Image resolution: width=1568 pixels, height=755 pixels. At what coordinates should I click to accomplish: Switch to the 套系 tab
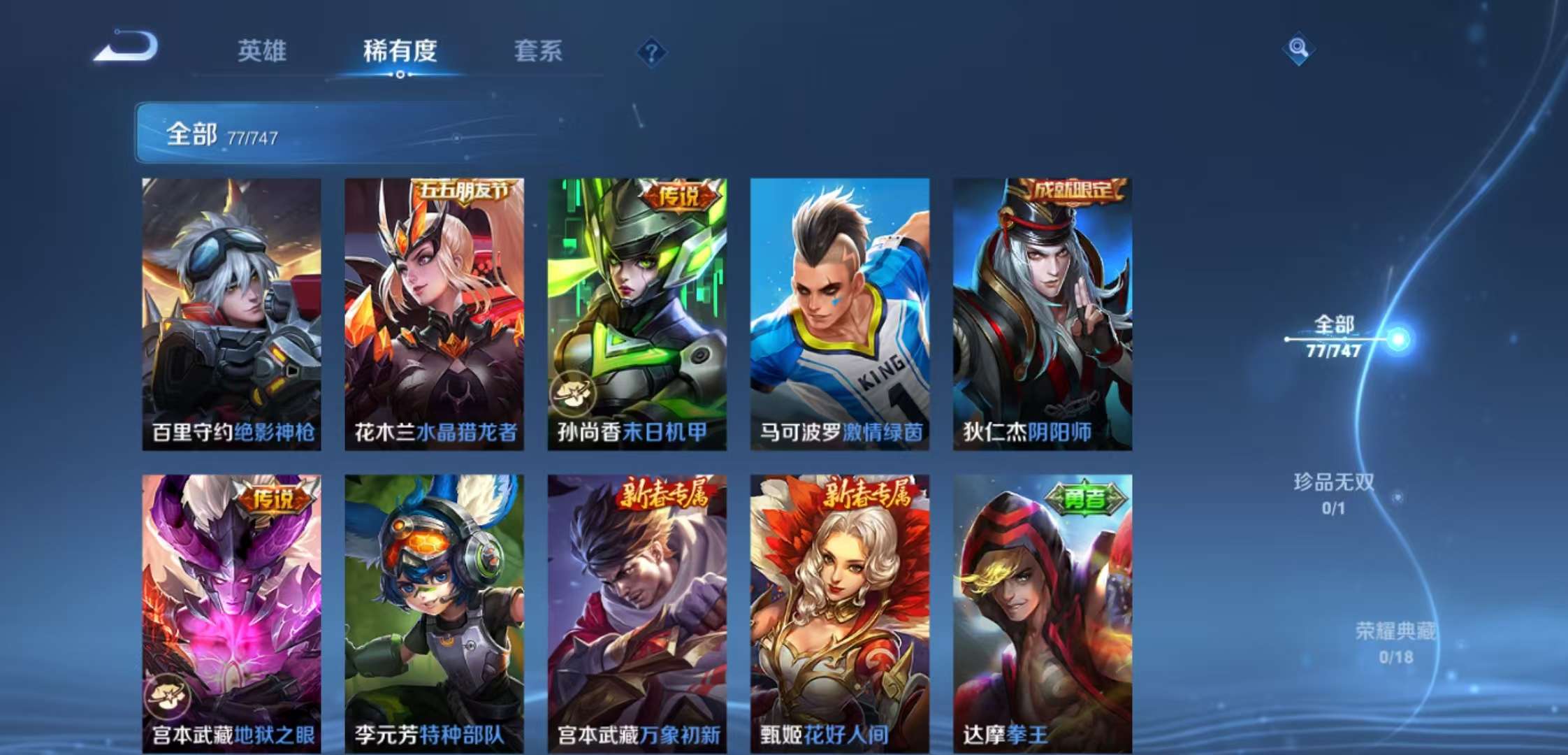point(540,52)
